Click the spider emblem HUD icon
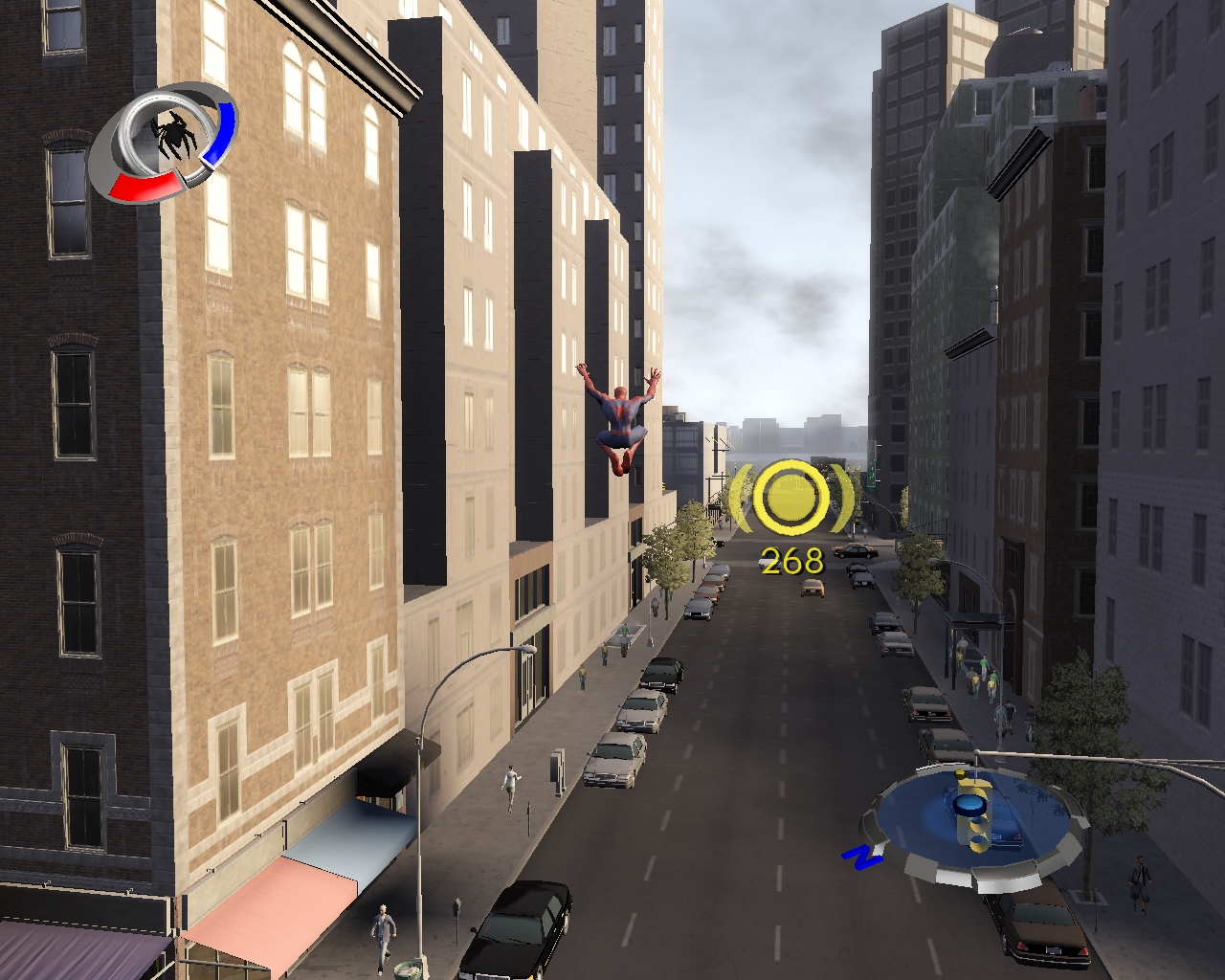This screenshot has width=1225, height=980. 174,135
